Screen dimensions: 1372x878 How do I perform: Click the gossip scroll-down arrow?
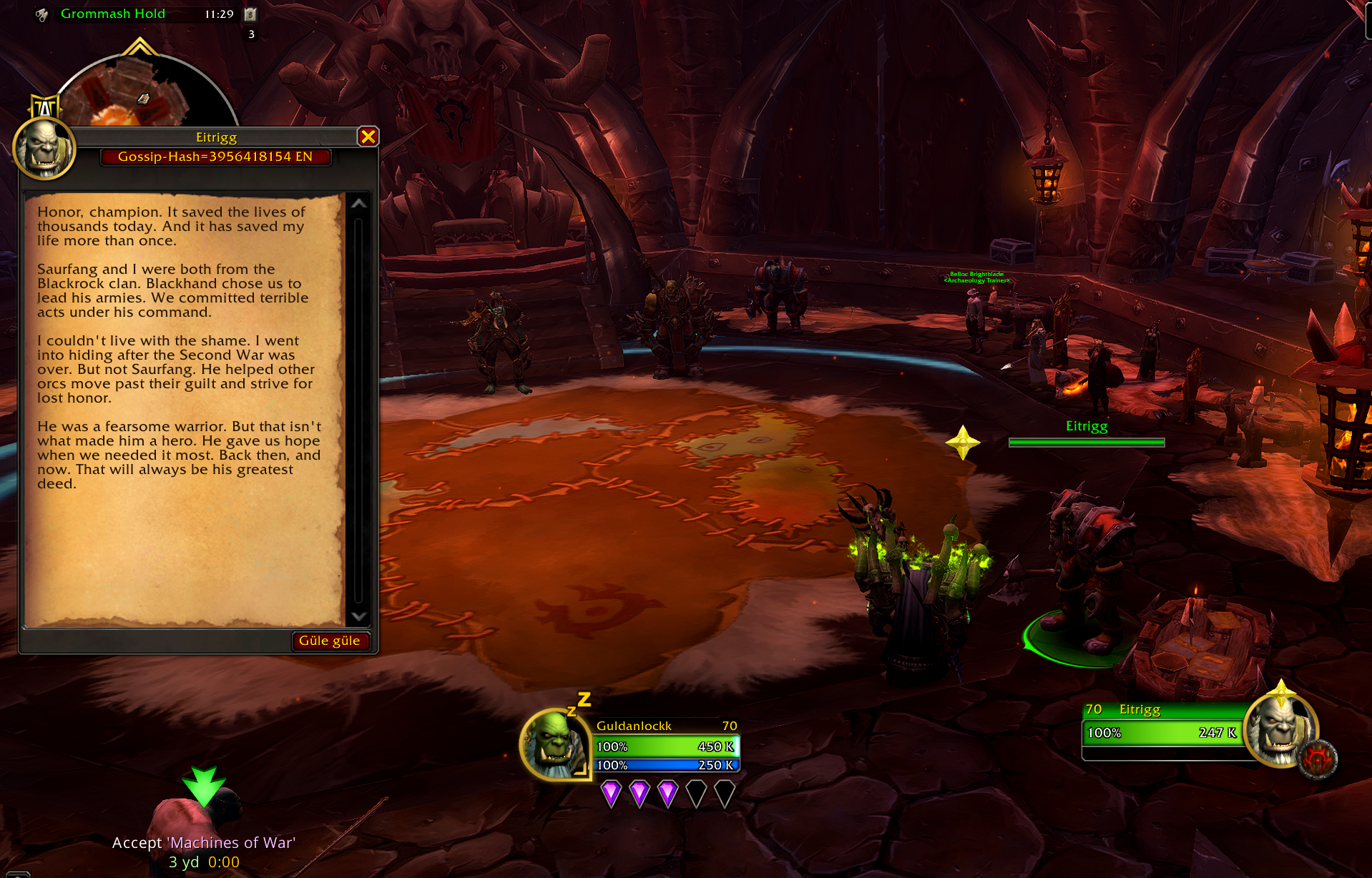click(359, 616)
